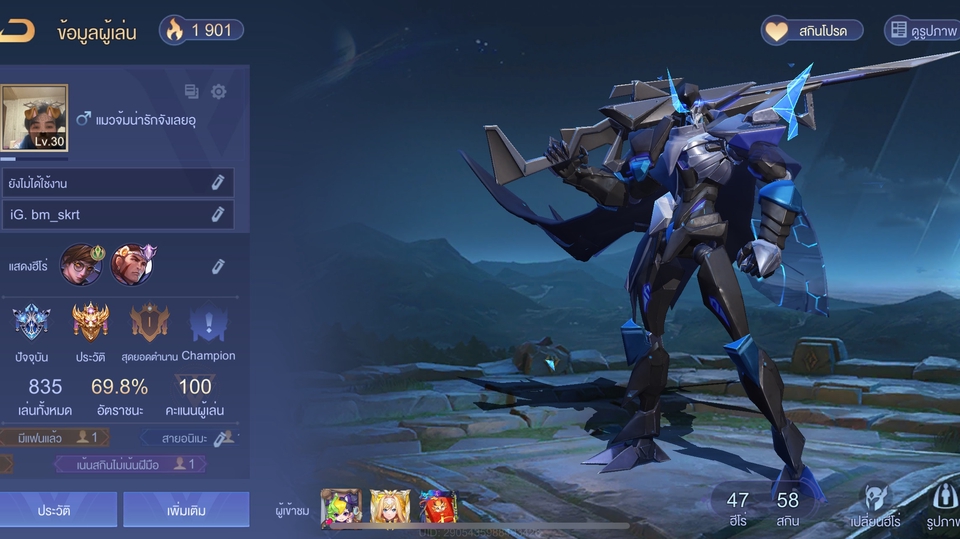This screenshot has height=539, width=960.
Task: View the current rank (ปัจจุบัน) emblem
Action: [x=32, y=323]
